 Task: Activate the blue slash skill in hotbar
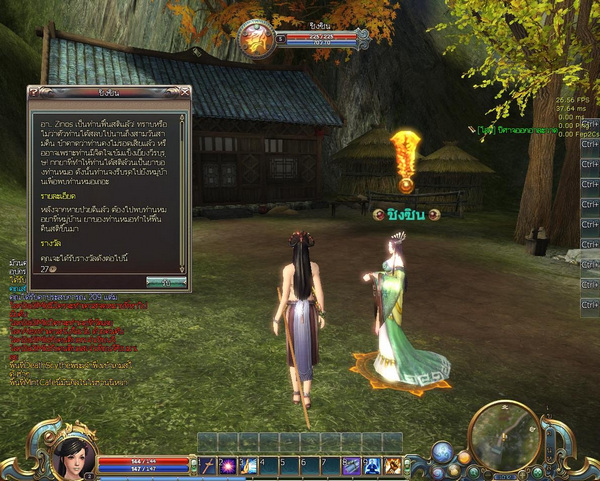[248, 465]
